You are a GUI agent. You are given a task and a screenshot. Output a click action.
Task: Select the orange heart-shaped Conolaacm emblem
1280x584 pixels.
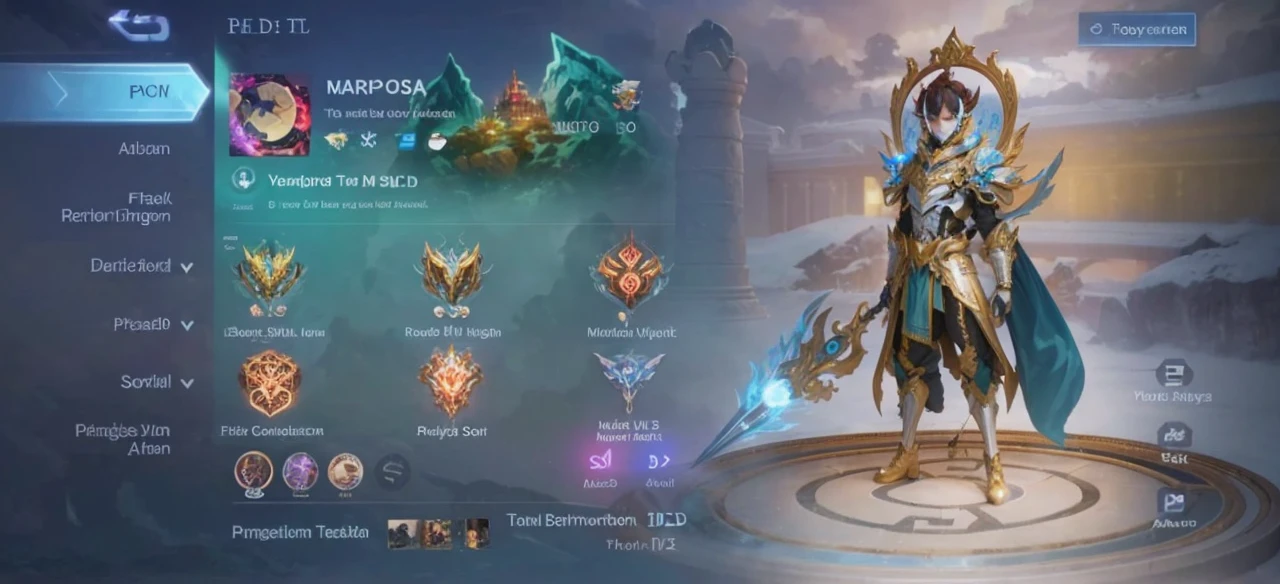click(x=269, y=383)
